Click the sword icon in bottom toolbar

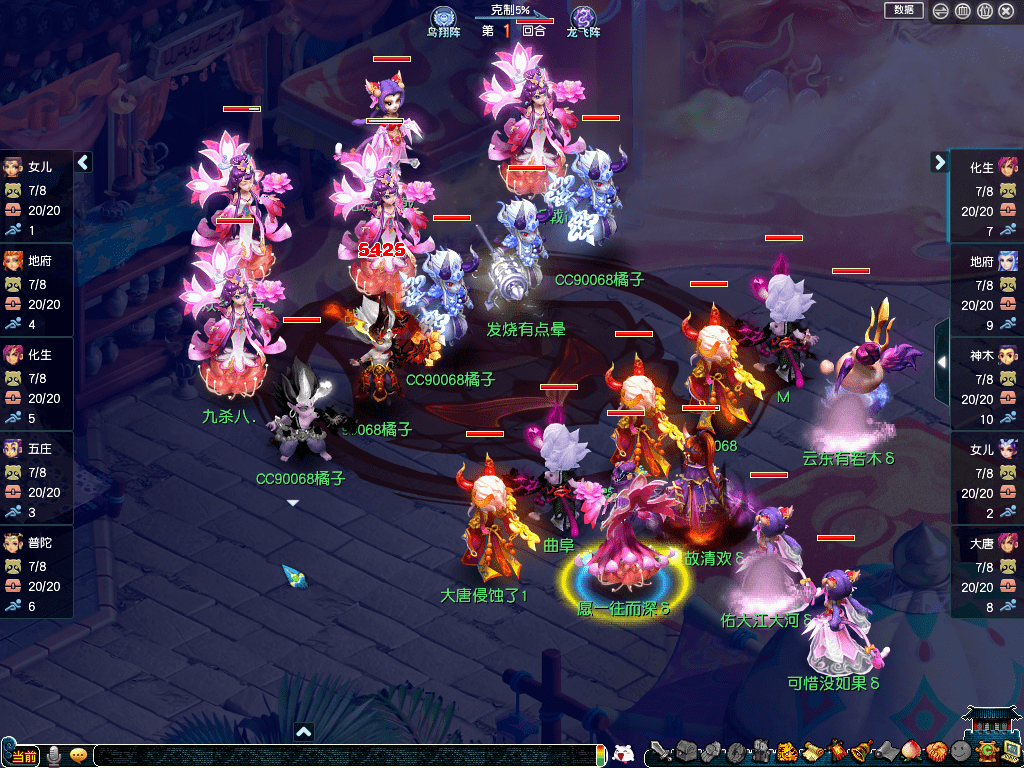click(660, 752)
